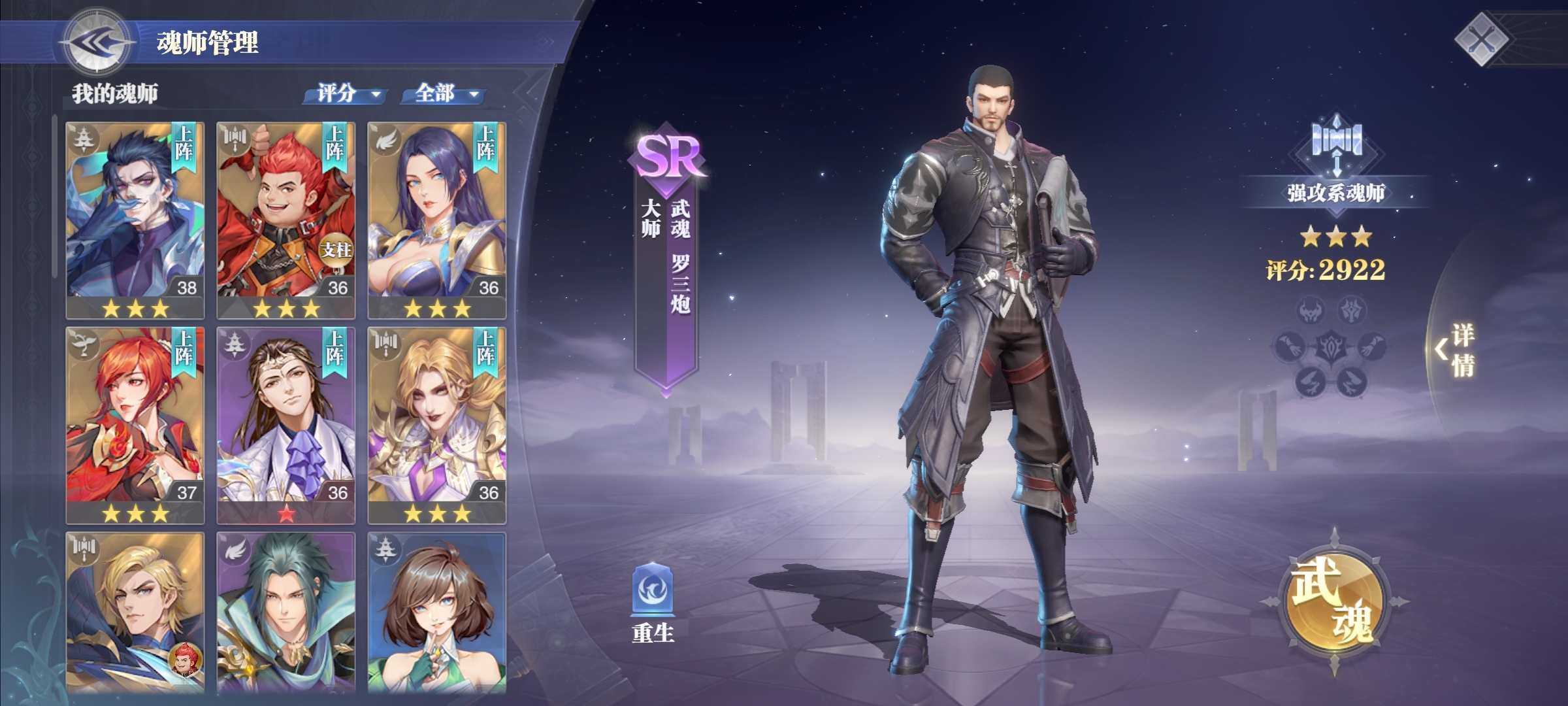Pick the short brown-haired girl card
1568x706 pixels.
[x=437, y=612]
